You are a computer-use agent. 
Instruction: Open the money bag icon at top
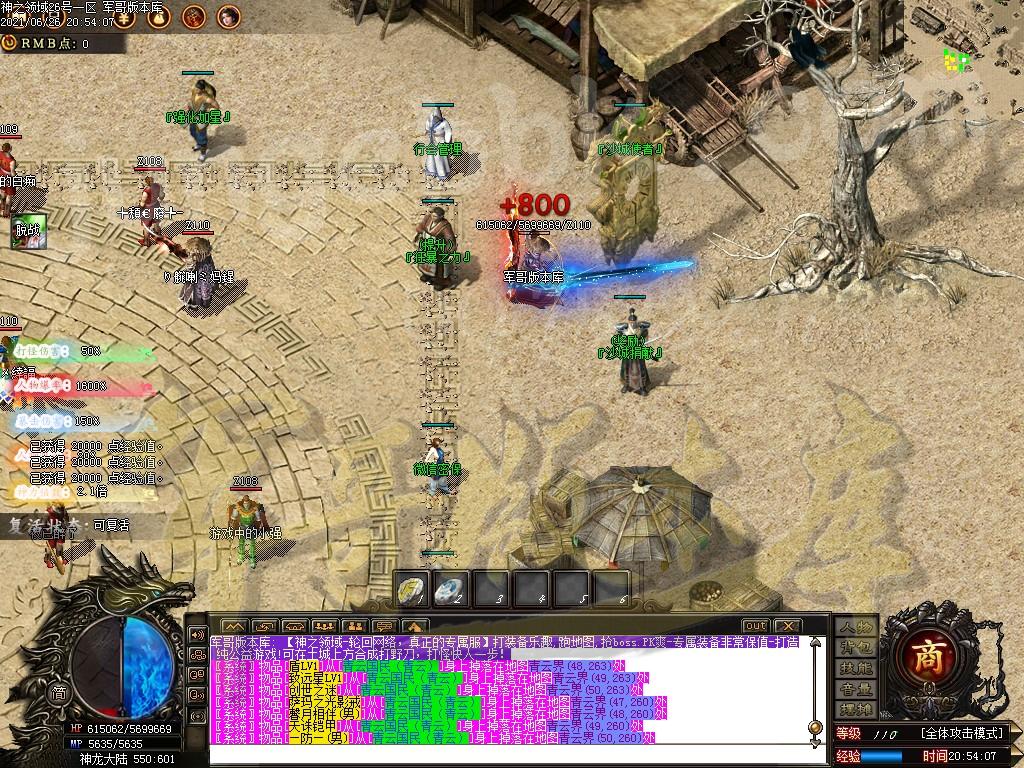[x=159, y=16]
